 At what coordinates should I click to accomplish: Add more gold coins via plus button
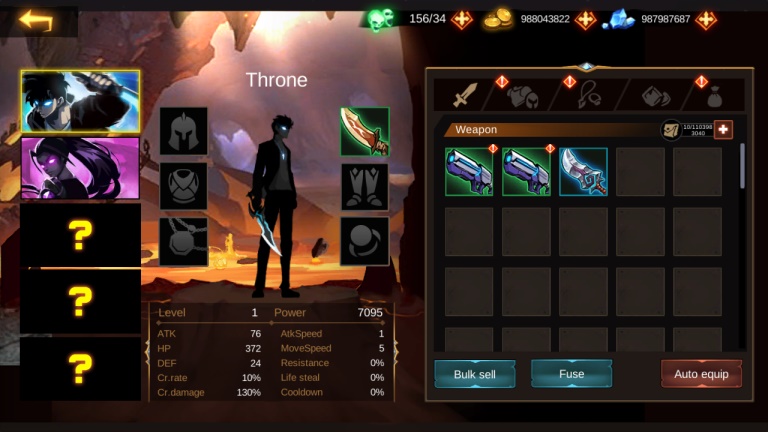pyautogui.click(x=585, y=19)
